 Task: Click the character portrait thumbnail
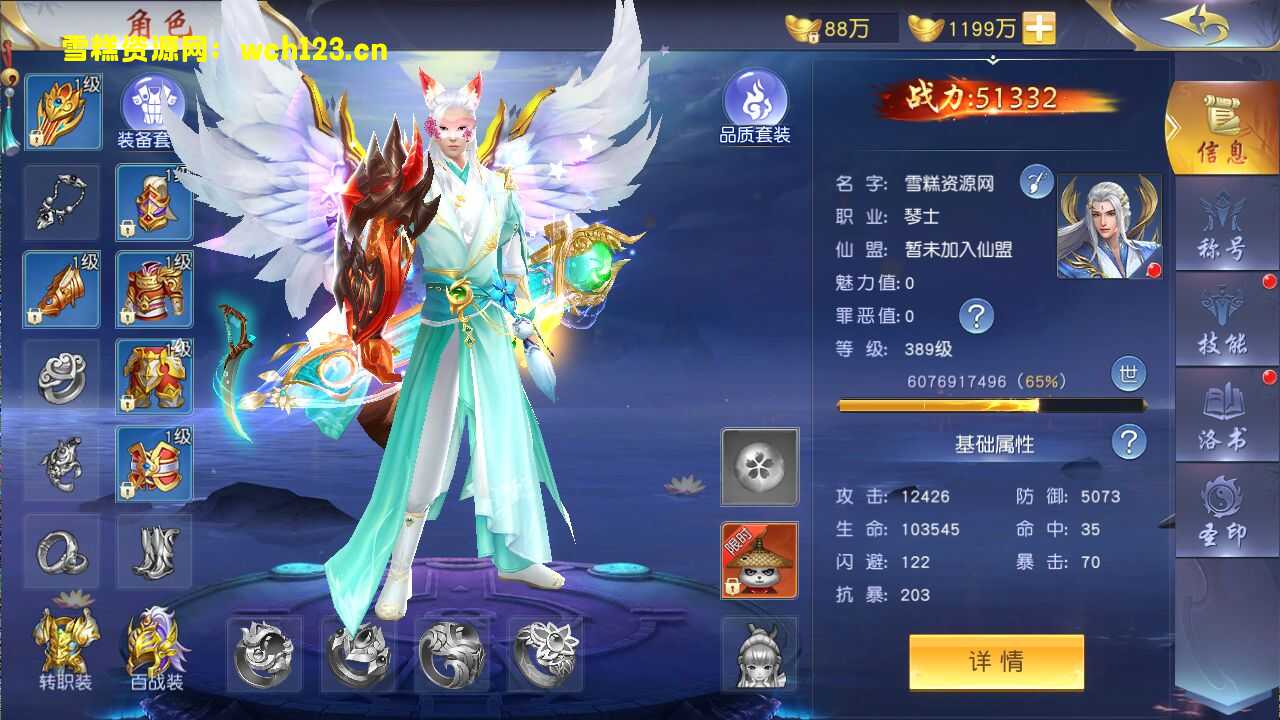point(1108,227)
